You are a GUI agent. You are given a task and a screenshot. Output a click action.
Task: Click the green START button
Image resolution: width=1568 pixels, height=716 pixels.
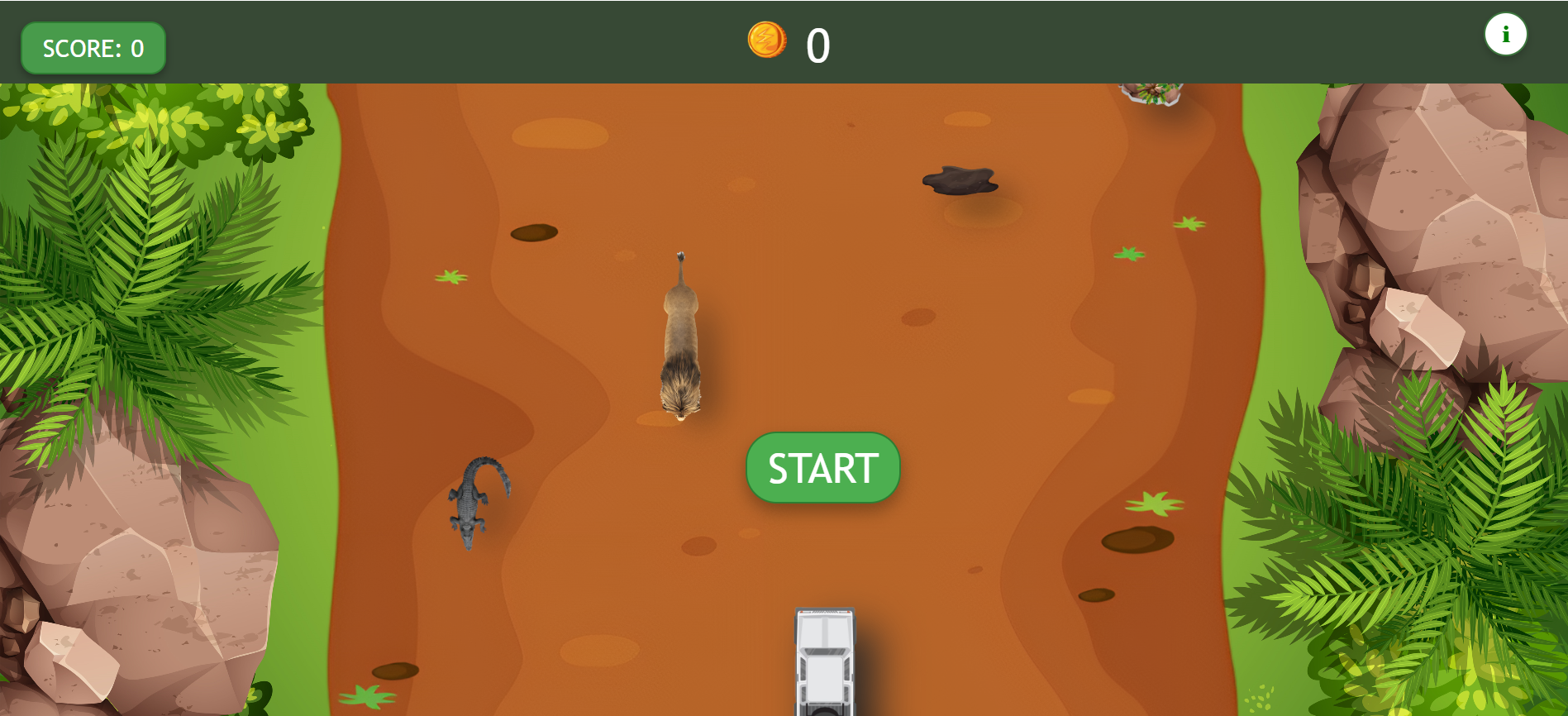click(x=822, y=468)
